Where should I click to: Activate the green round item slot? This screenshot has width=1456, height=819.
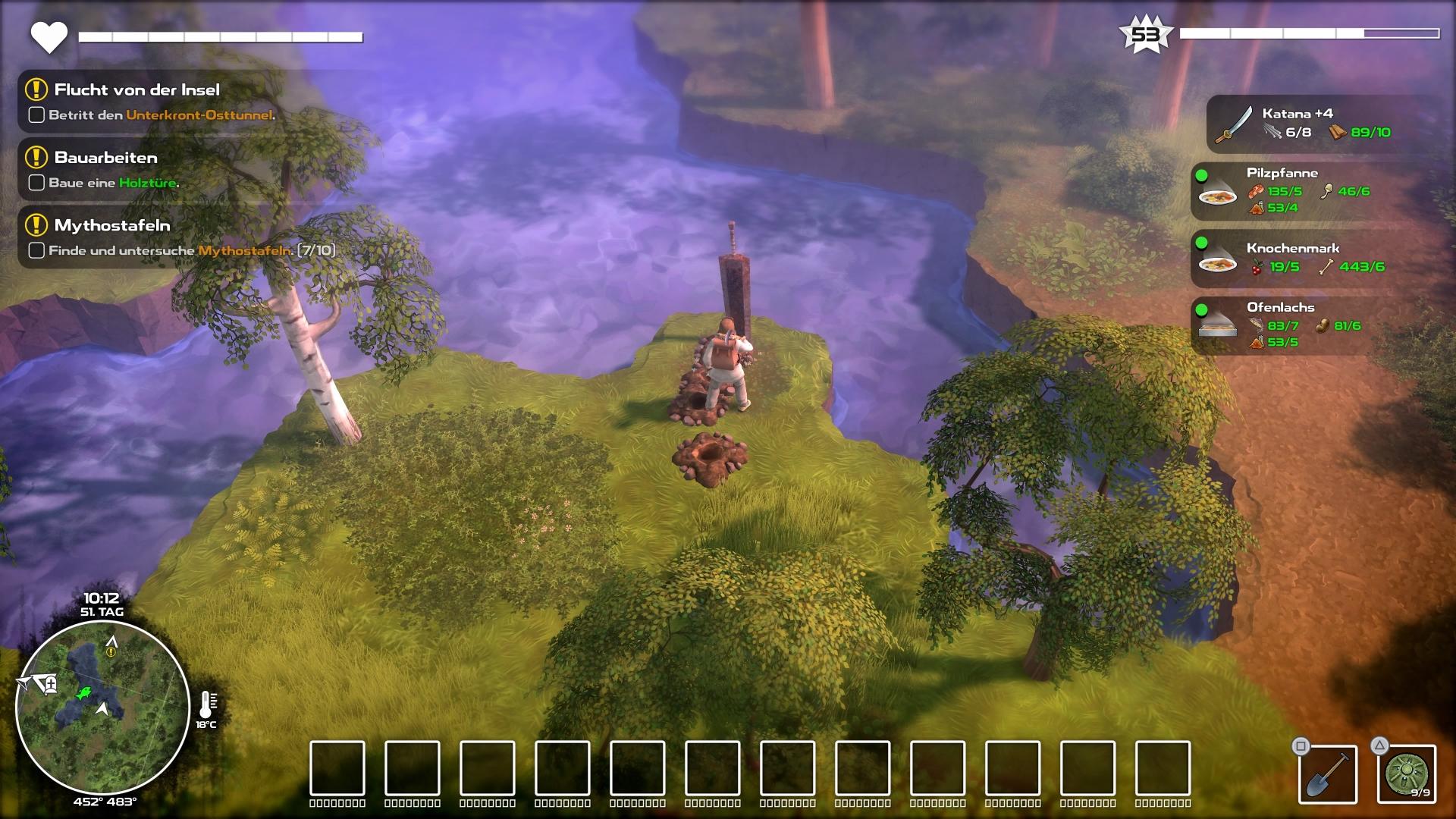coord(1407,774)
